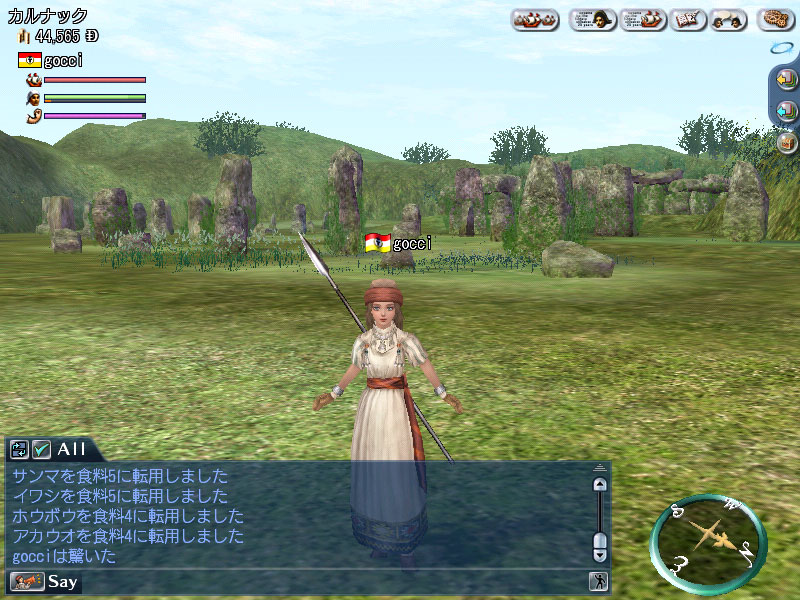800x600 pixels.
Task: Select the gocci name entry with flag
Action: 50,60
